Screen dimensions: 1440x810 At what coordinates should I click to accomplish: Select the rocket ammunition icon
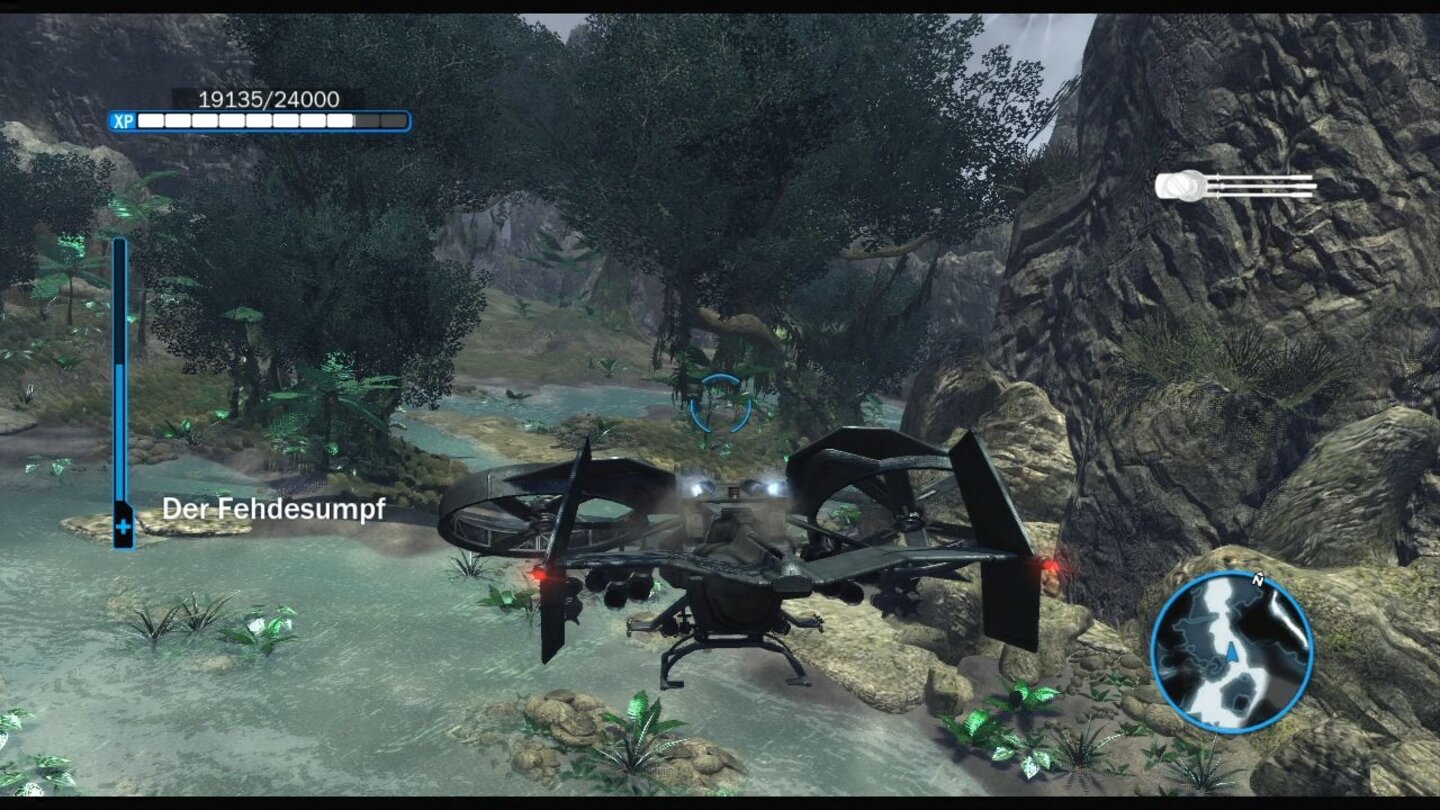point(1187,186)
